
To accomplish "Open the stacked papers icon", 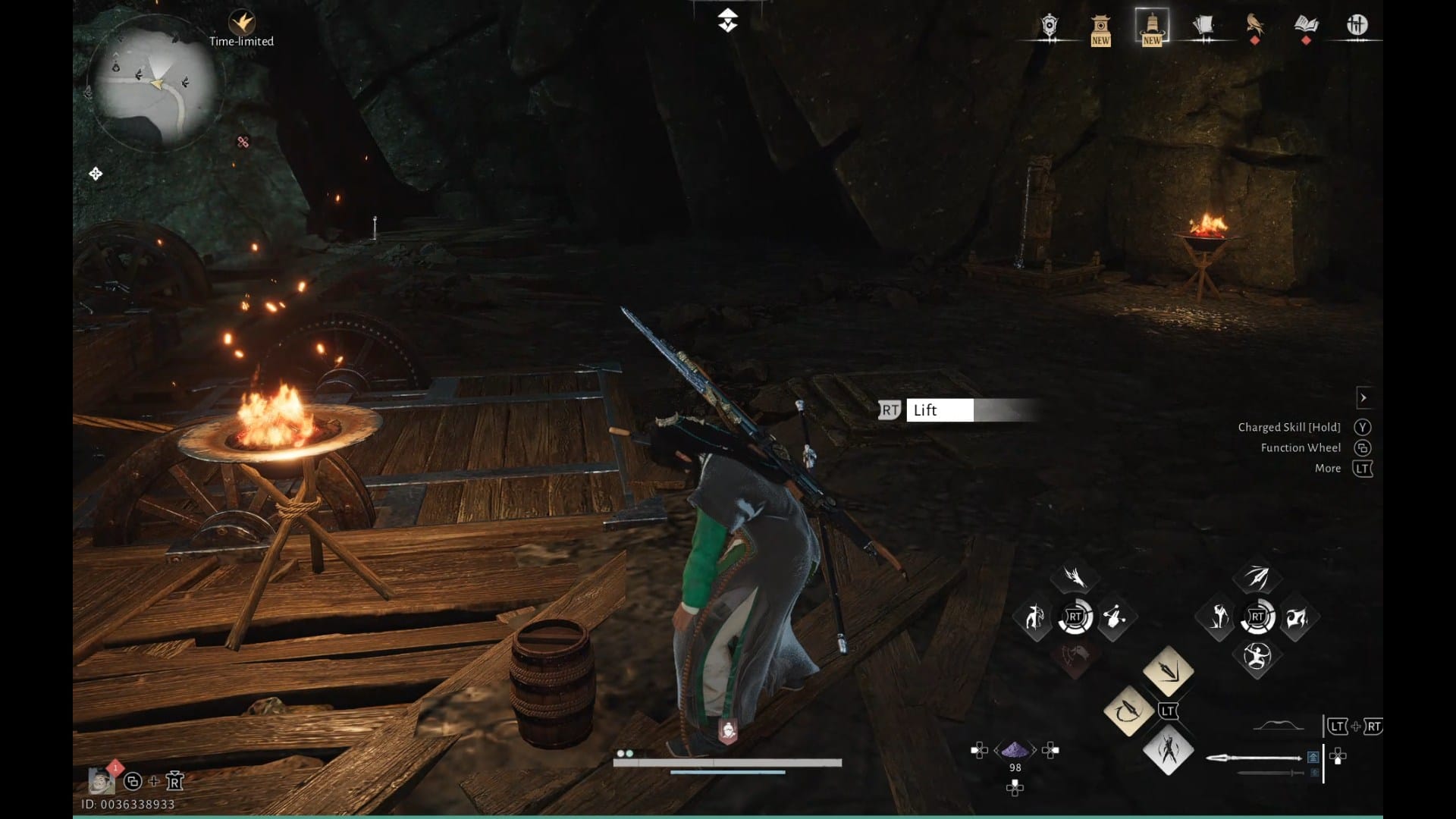I will [1203, 26].
